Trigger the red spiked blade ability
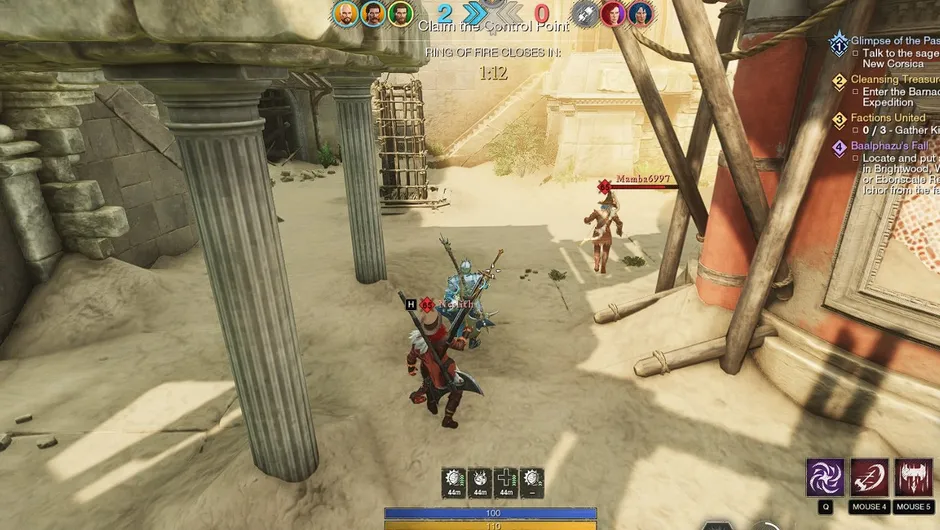The width and height of the screenshot is (940, 530). pos(914,478)
